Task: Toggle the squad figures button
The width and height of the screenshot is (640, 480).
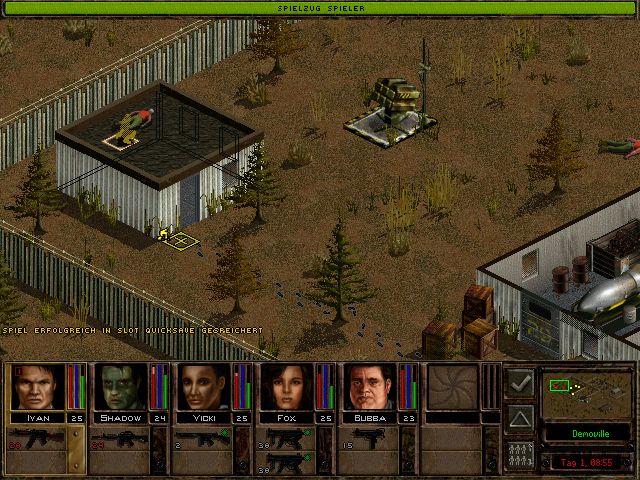Action: (x=519, y=453)
